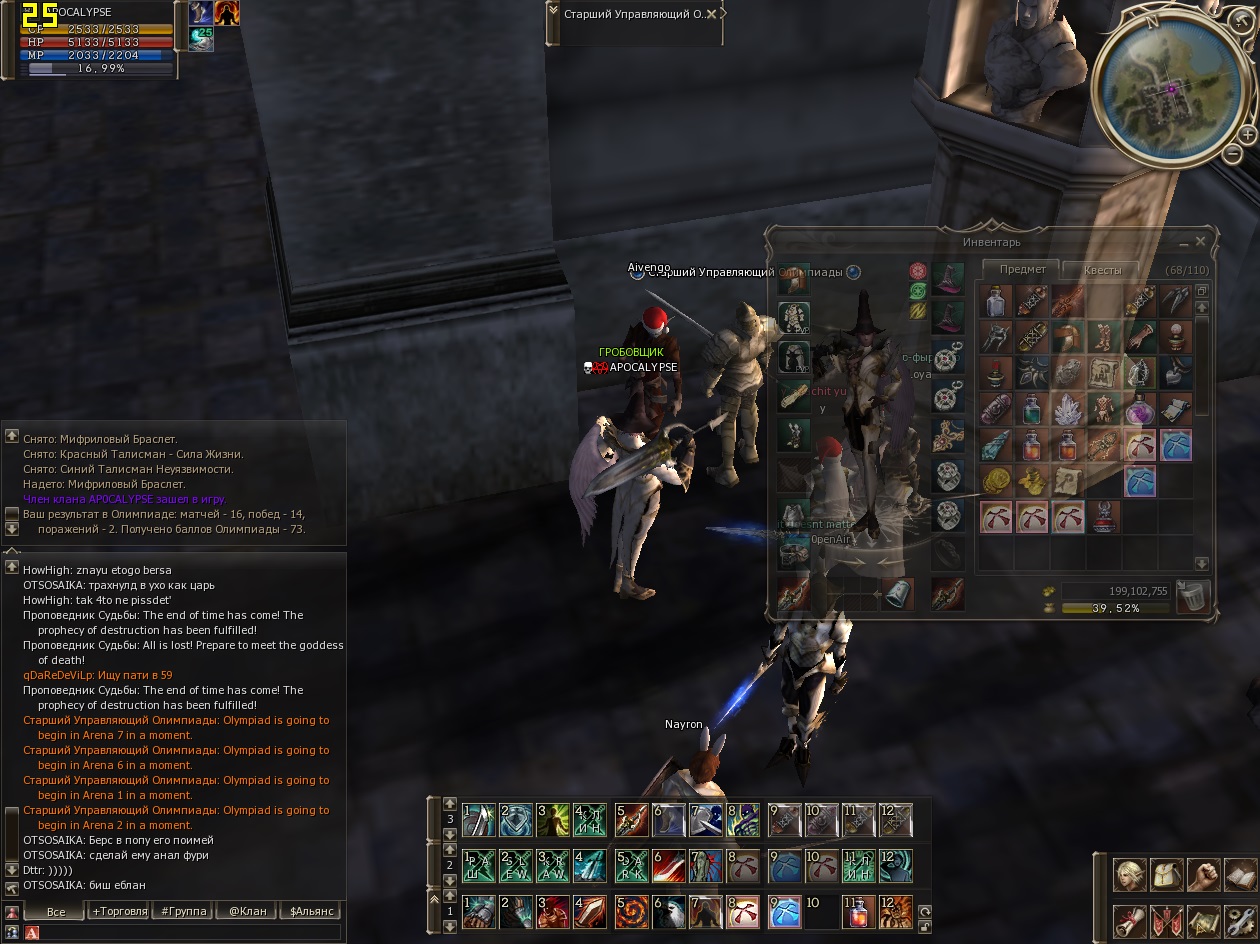
Task: Click the chat message input field
Action: (190, 933)
